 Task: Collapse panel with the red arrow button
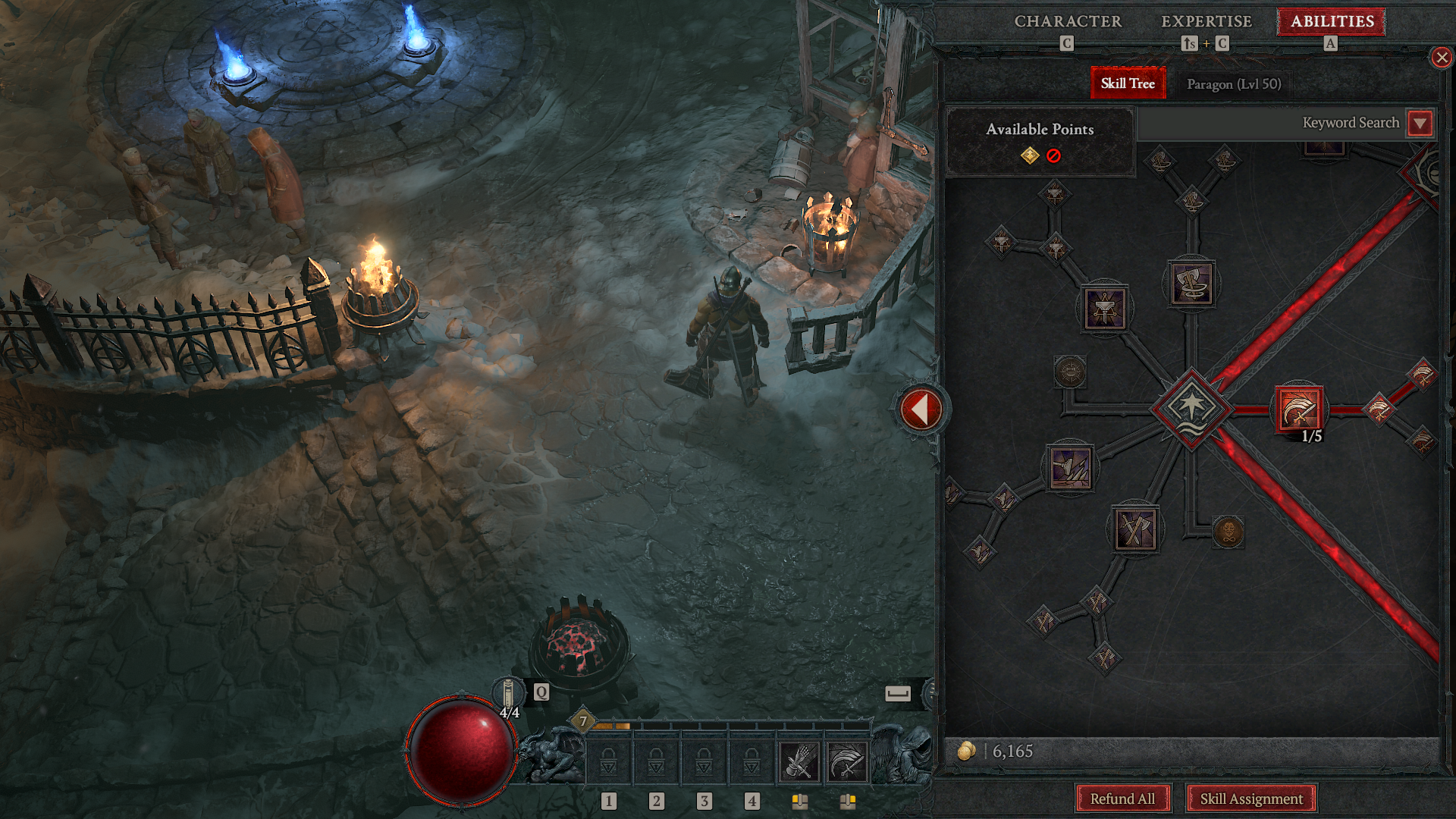(x=921, y=409)
